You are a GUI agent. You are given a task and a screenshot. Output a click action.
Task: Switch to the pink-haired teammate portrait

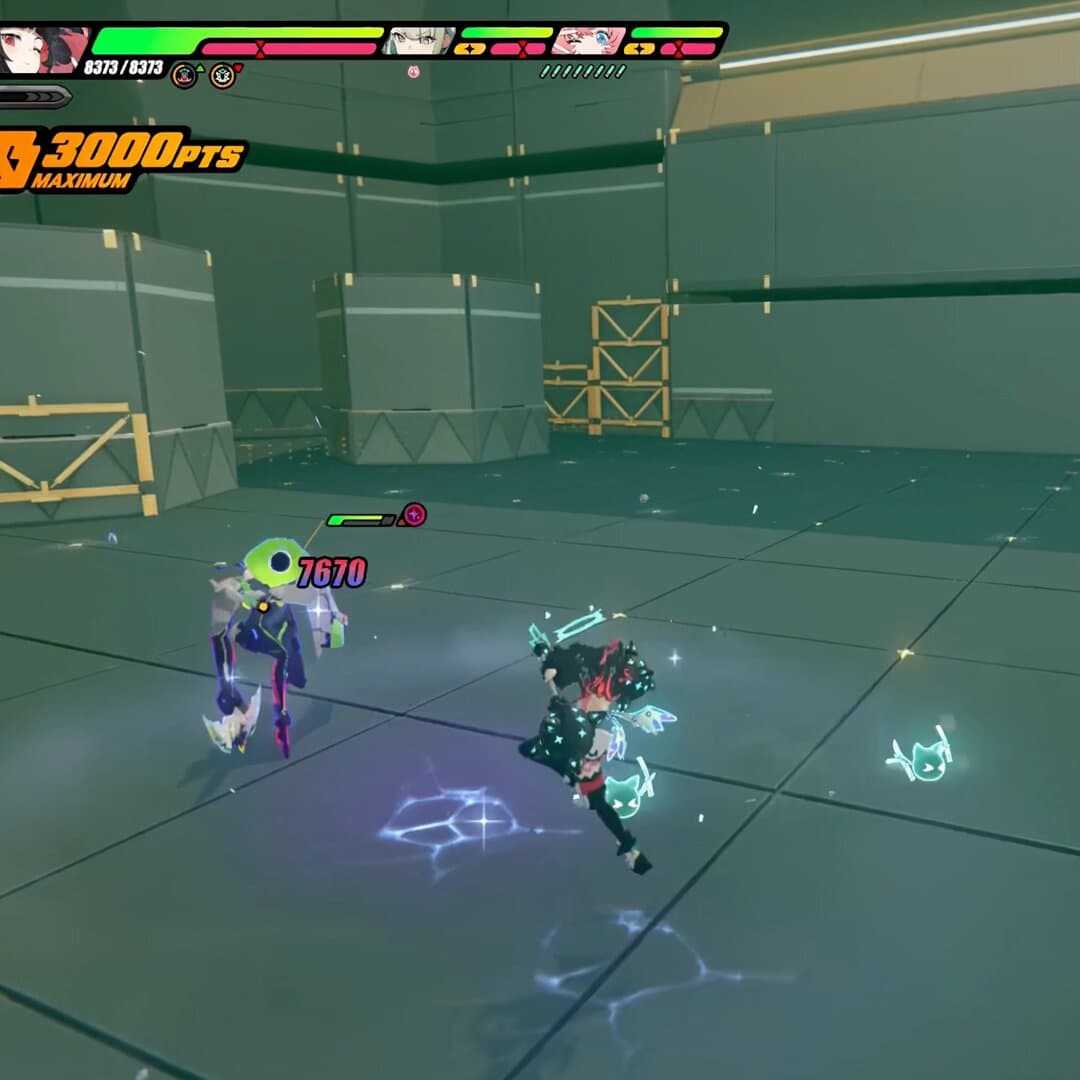click(x=590, y=41)
